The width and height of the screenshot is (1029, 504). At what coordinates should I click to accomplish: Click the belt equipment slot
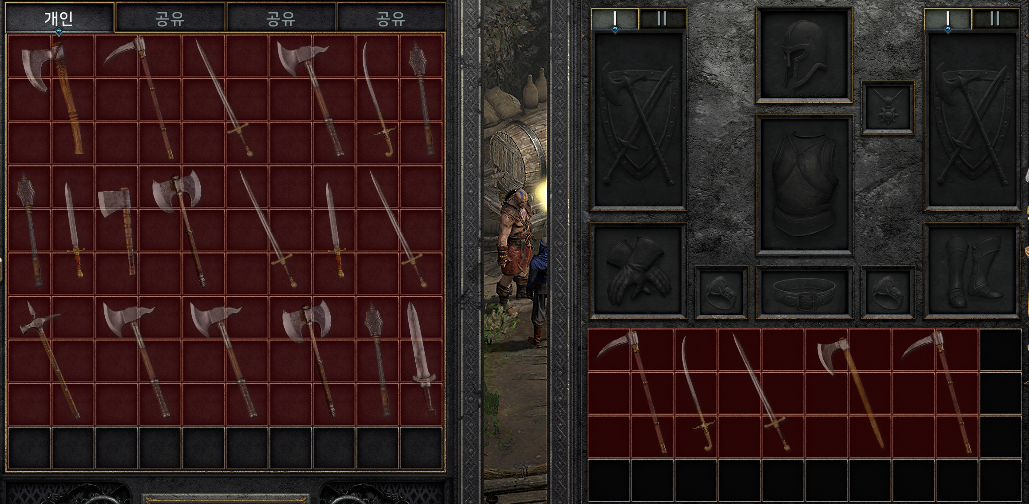click(804, 292)
